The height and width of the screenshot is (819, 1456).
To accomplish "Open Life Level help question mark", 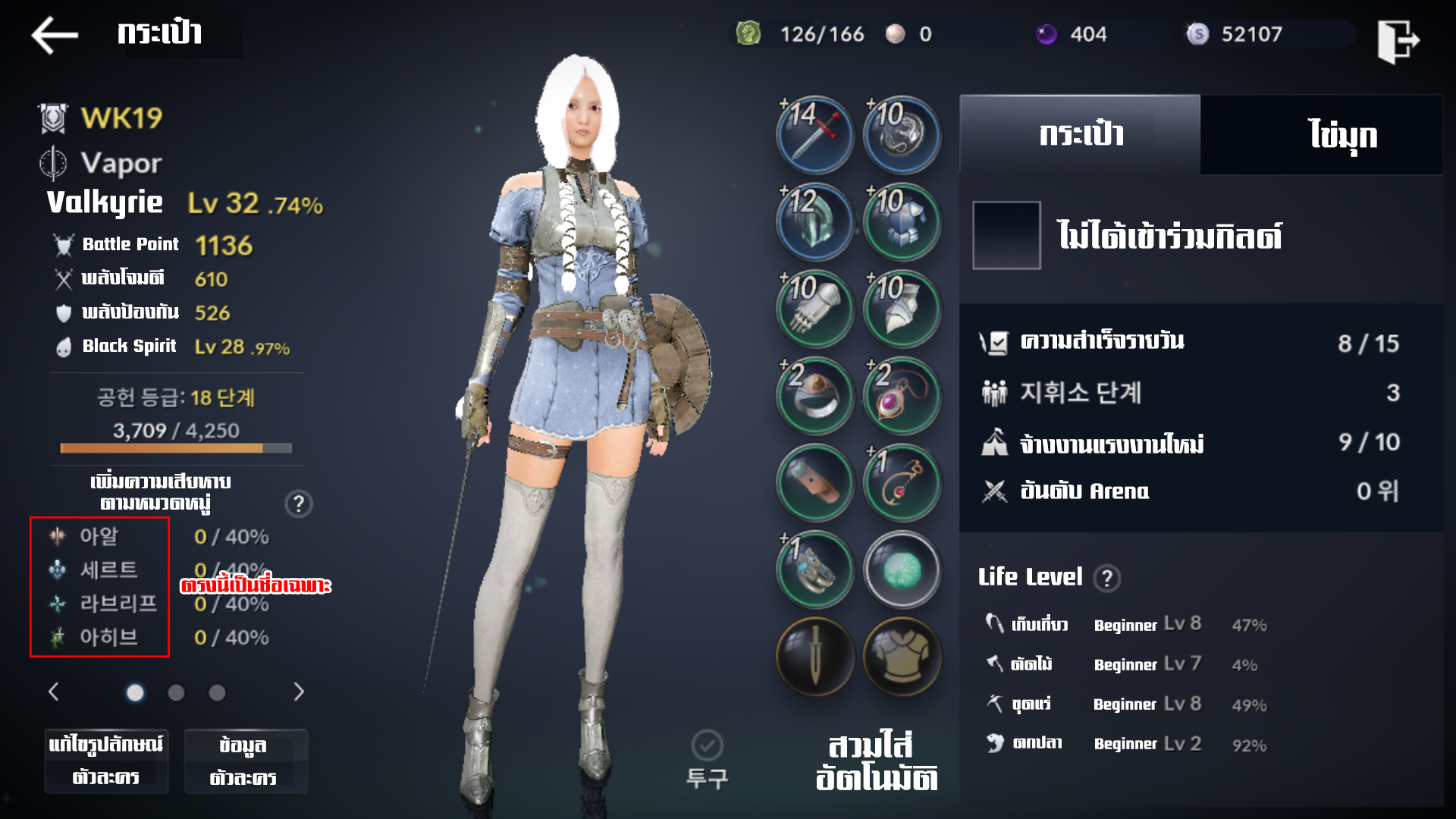I will pyautogui.click(x=1106, y=579).
